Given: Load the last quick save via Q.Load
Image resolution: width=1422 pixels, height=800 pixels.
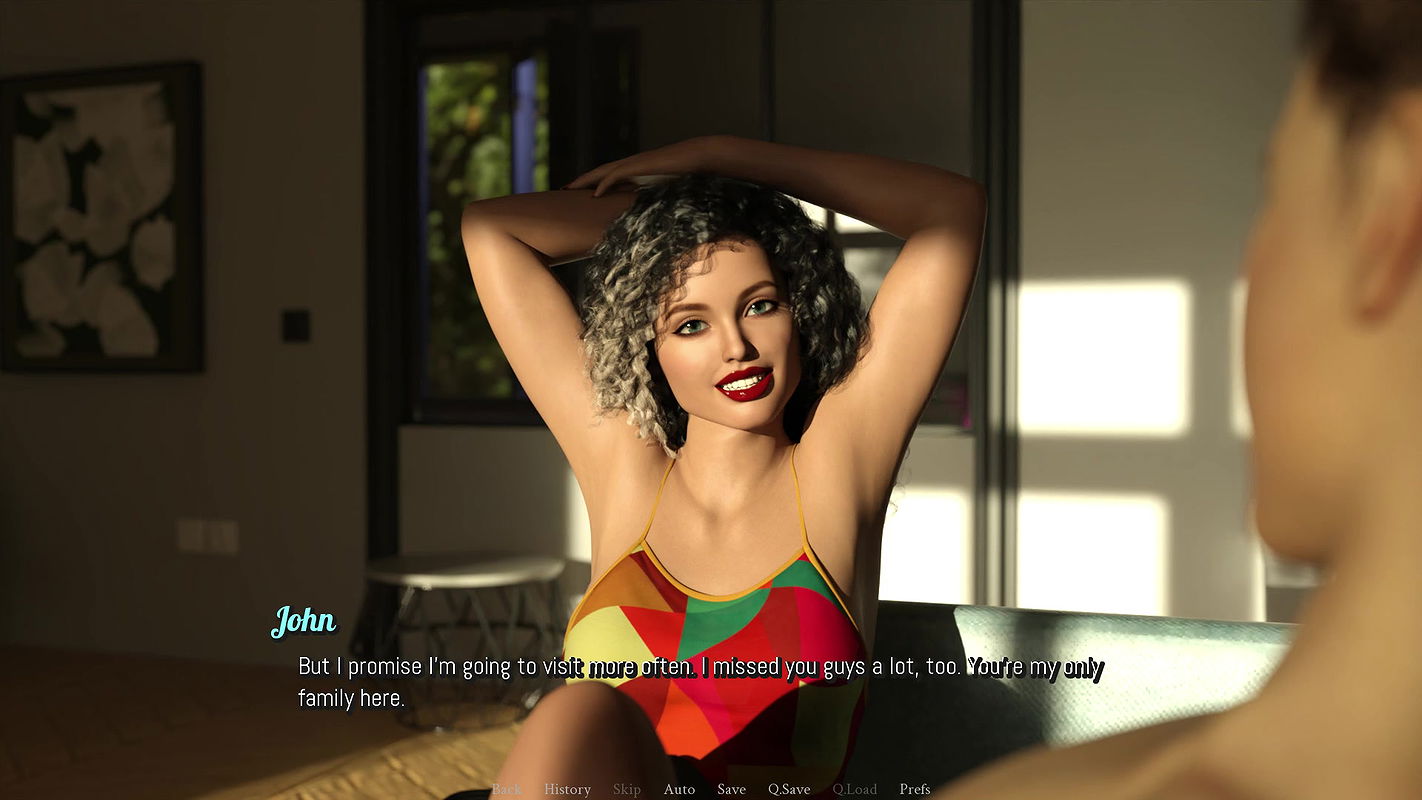Looking at the screenshot, I should [x=855, y=789].
